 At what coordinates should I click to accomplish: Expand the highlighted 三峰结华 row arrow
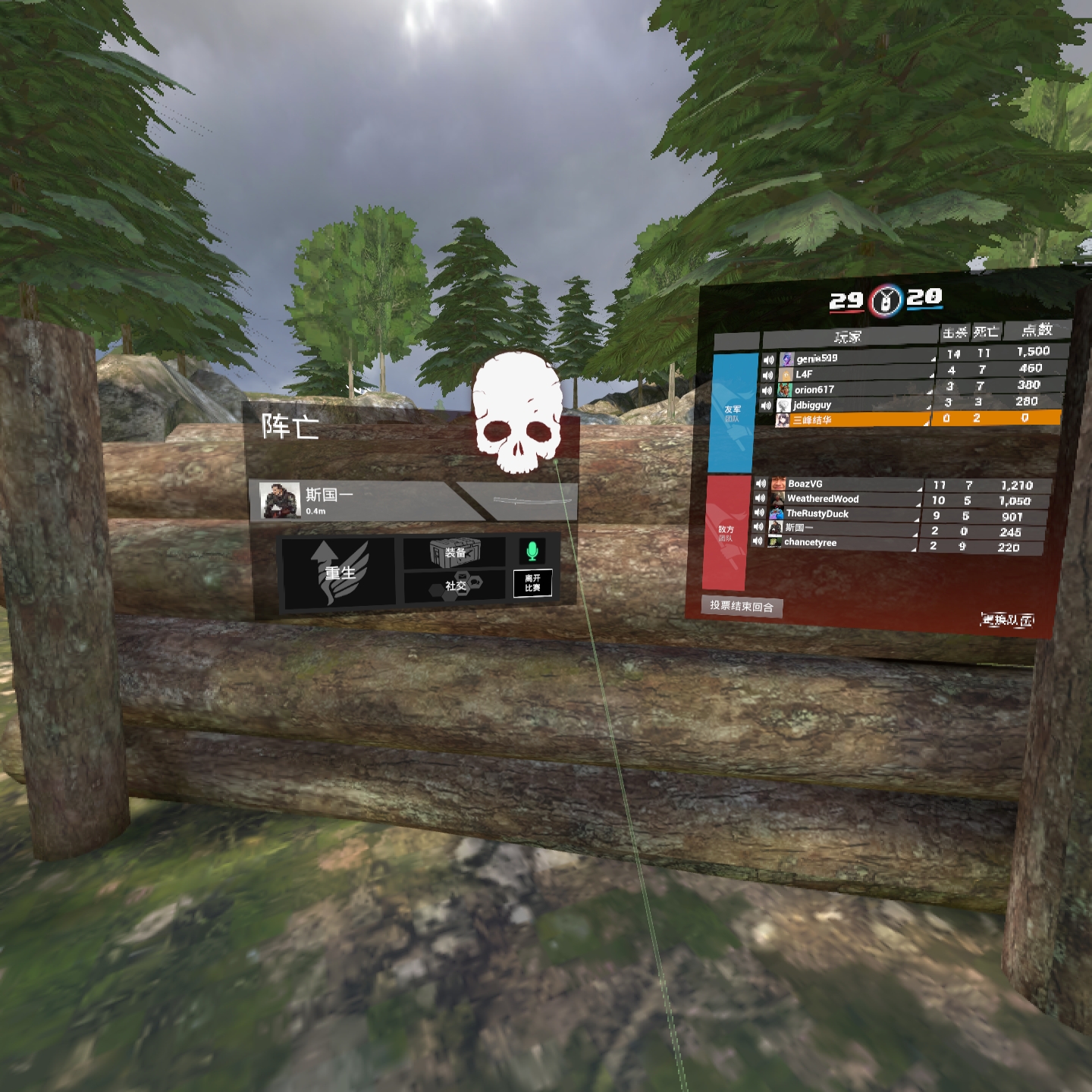927,423
